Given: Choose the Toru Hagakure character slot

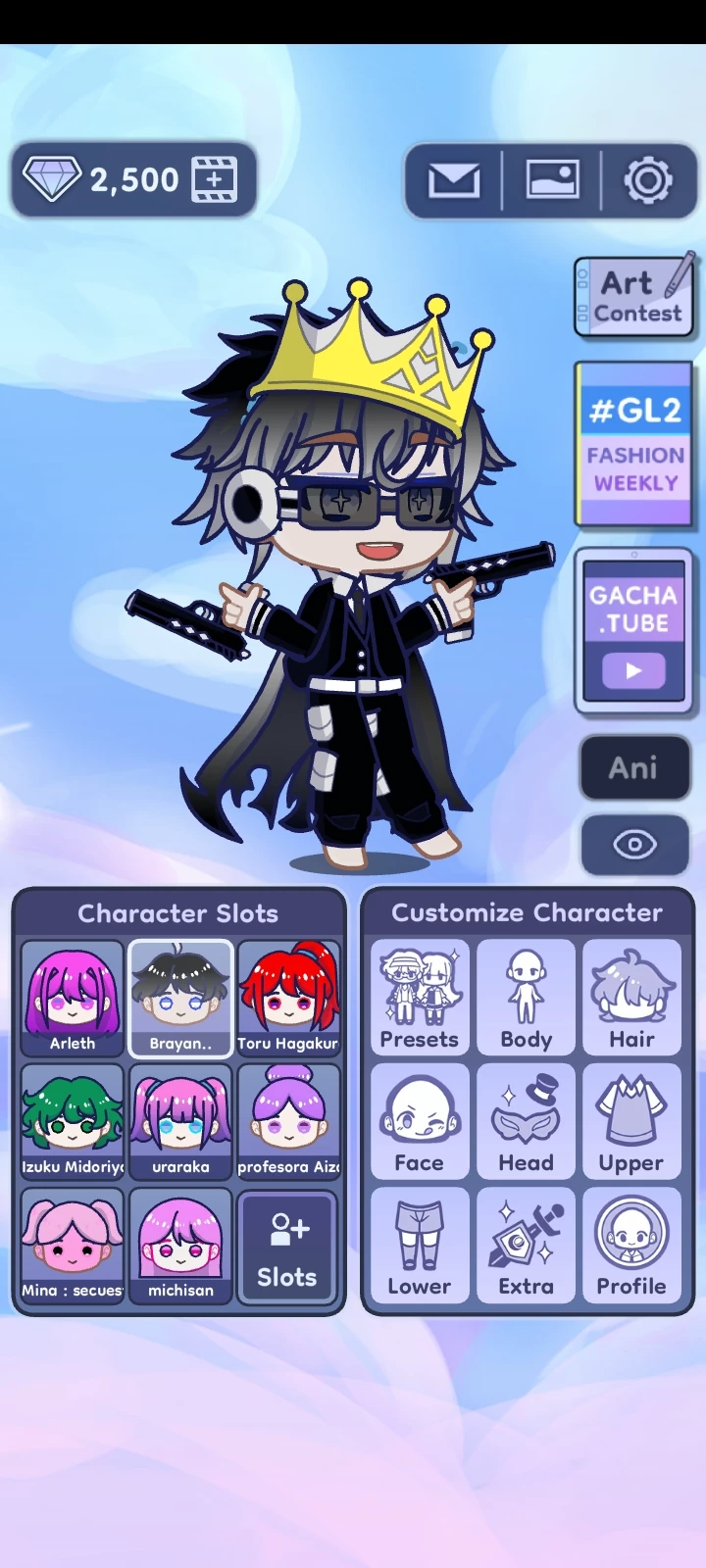Looking at the screenshot, I should coord(288,998).
